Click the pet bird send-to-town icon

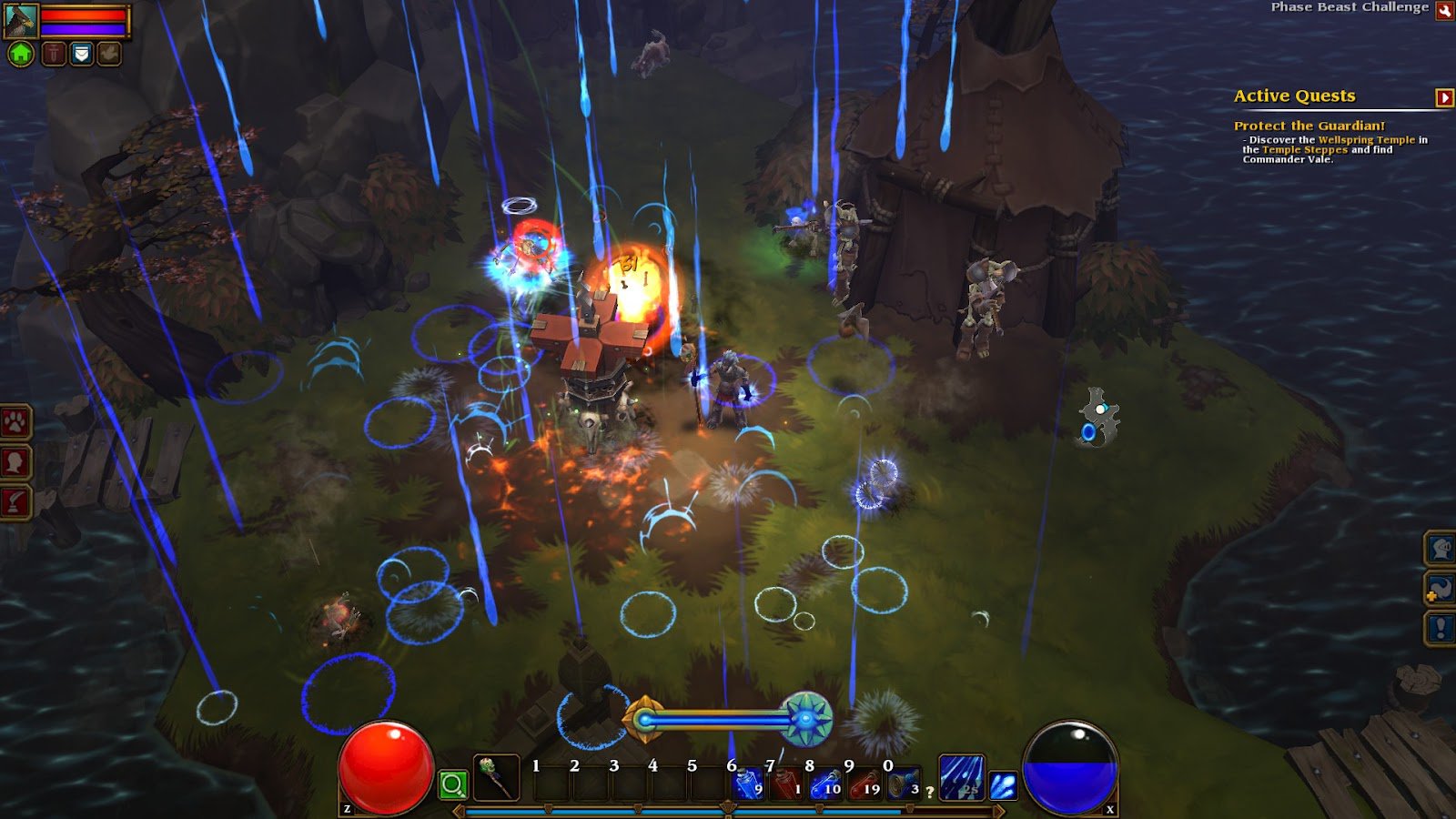[x=109, y=53]
